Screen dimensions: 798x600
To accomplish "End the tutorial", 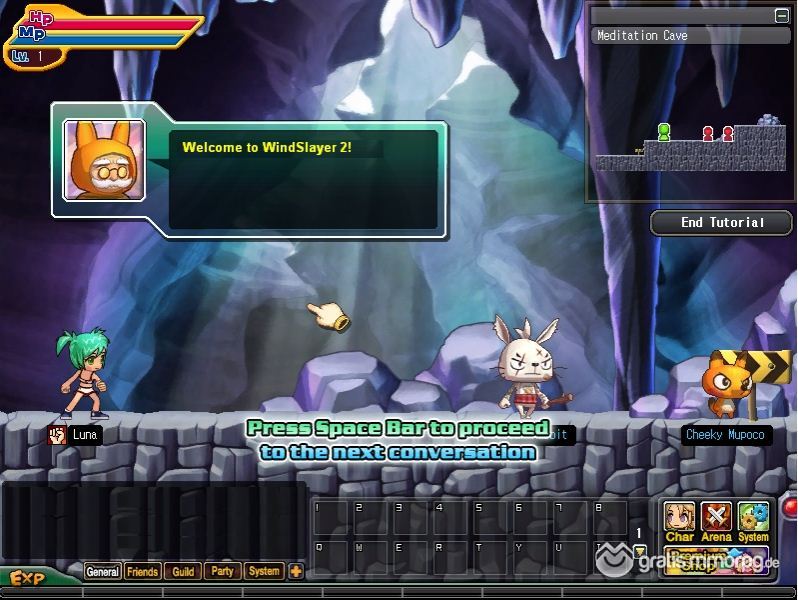I will (x=722, y=223).
